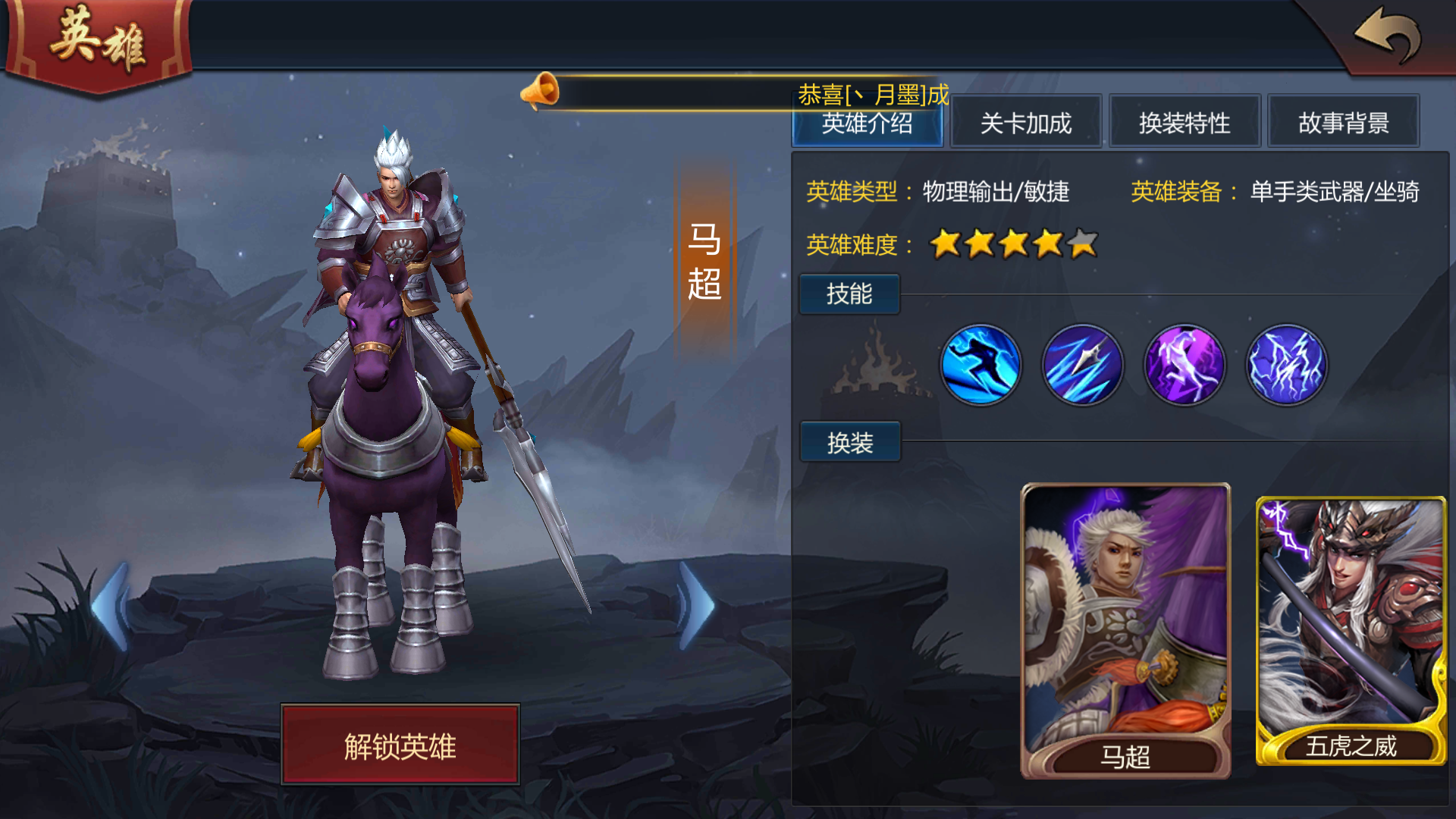Click the 技能 section label
The width and height of the screenshot is (1456, 819).
point(849,294)
